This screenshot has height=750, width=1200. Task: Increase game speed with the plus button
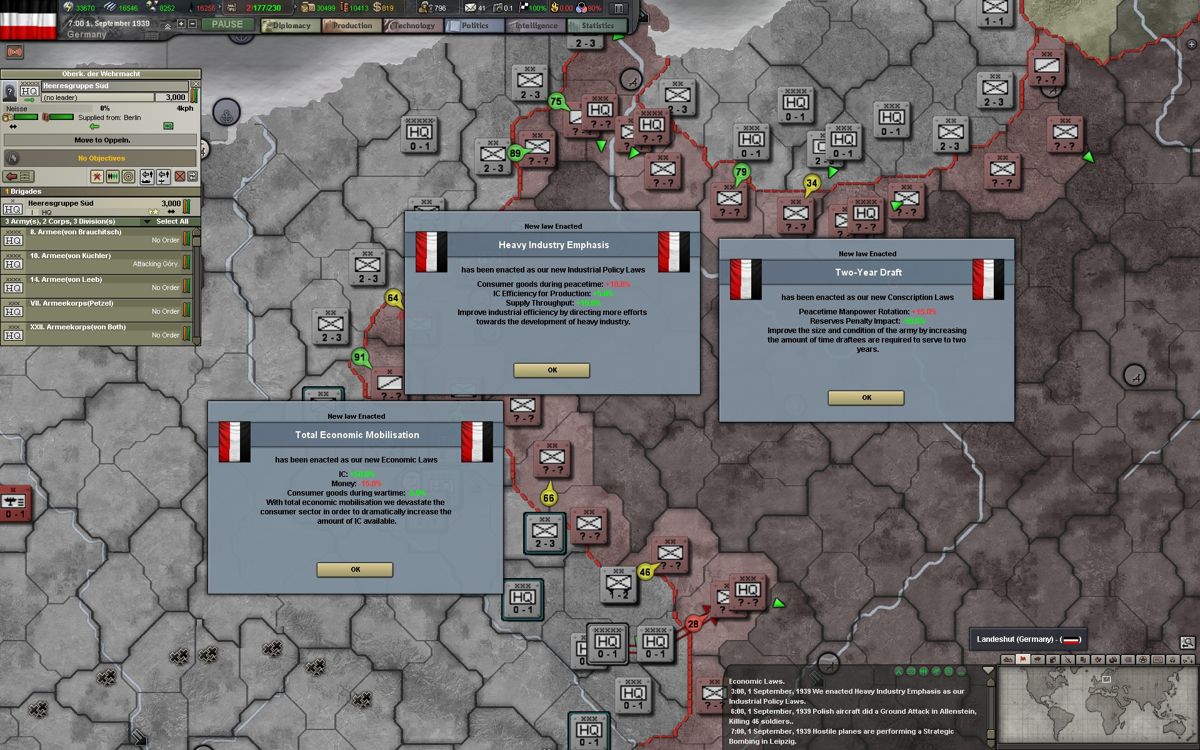181,23
